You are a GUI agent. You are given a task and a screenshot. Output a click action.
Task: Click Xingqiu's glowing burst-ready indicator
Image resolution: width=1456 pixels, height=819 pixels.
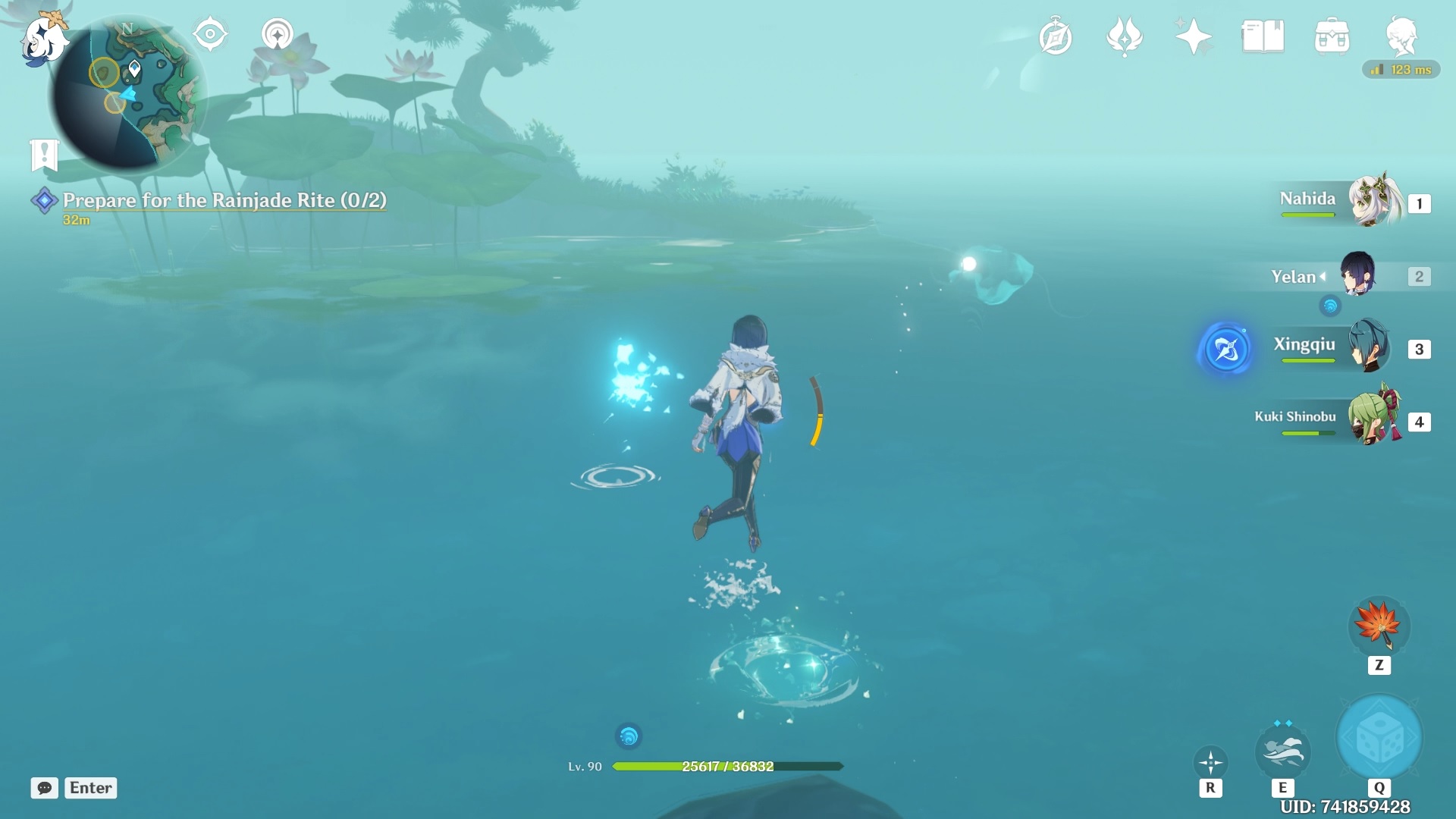1226,350
